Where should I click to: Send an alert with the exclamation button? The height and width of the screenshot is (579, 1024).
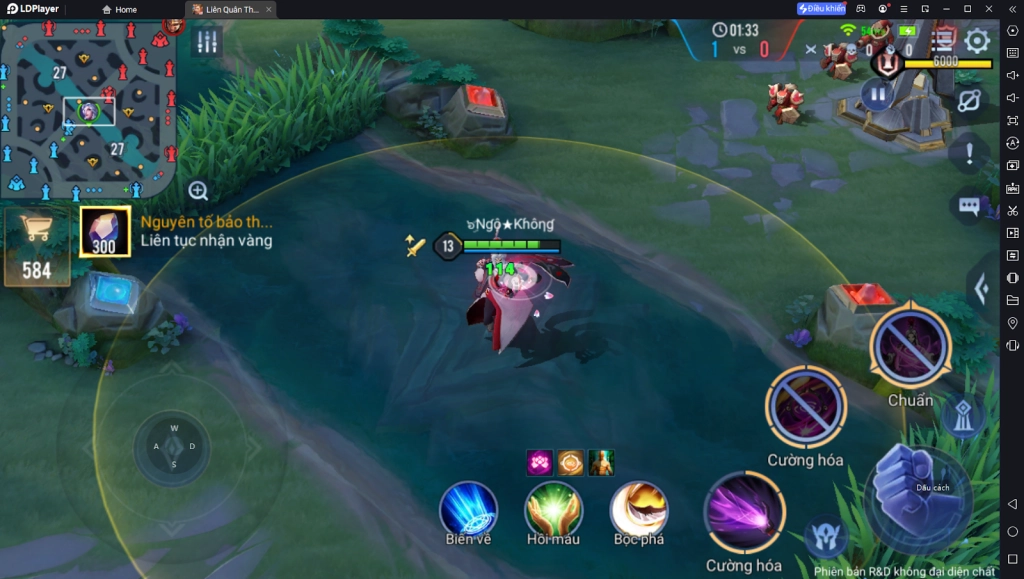pos(968,153)
